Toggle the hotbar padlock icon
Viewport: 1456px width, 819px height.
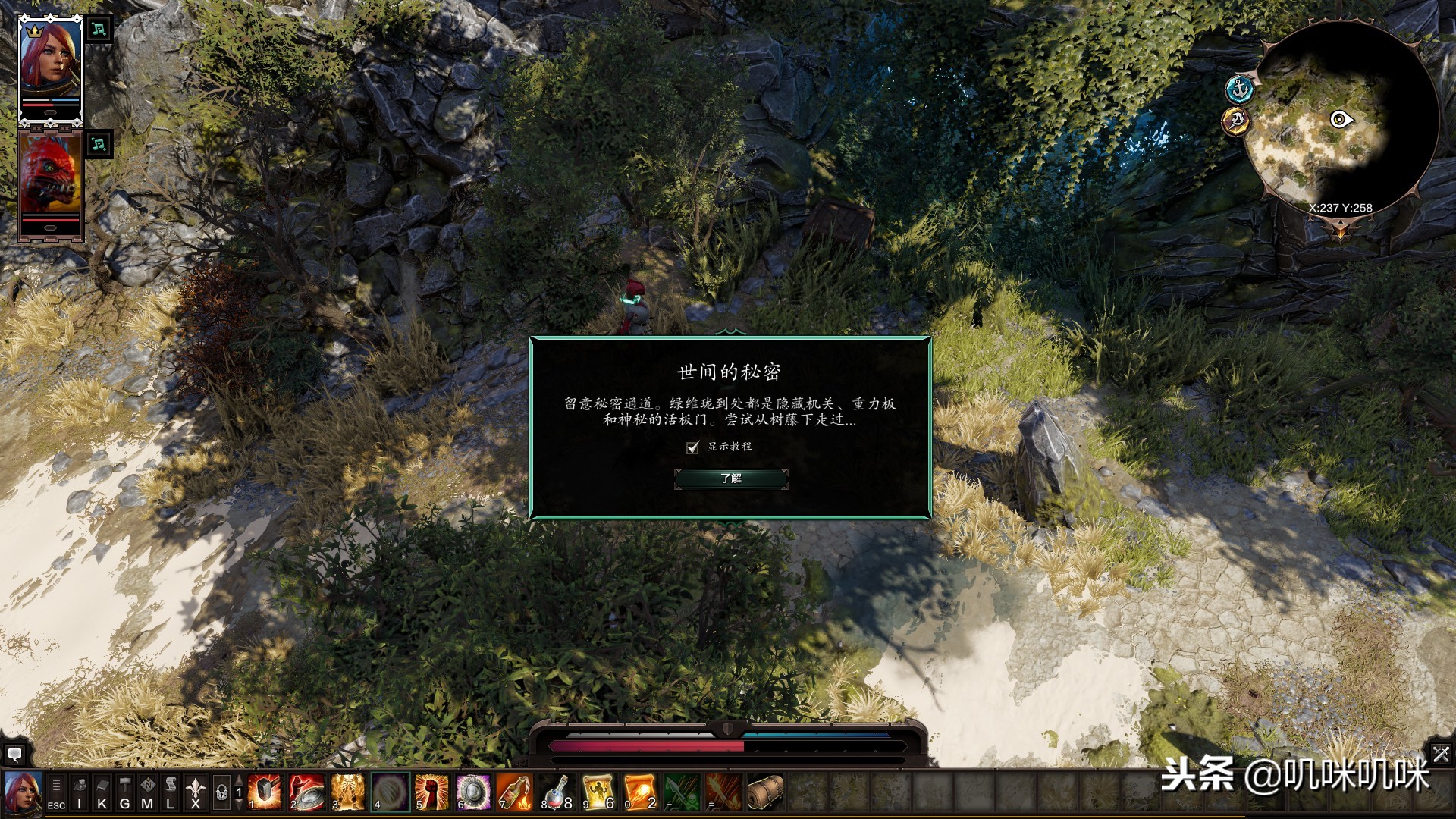[x=221, y=794]
